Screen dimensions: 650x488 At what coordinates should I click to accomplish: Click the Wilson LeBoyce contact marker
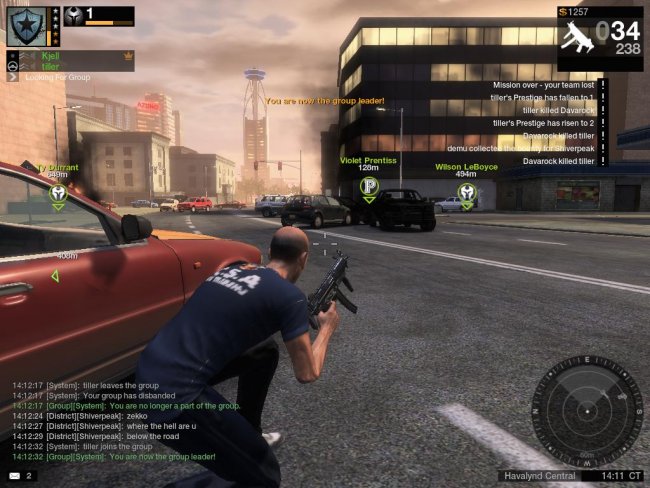point(466,192)
